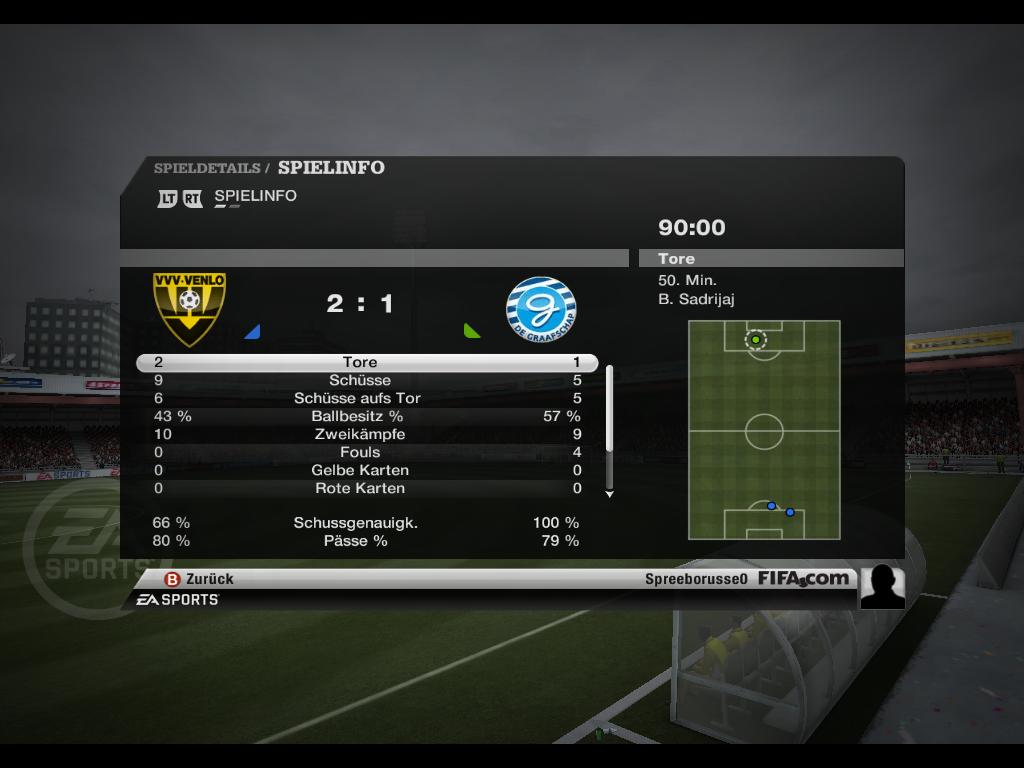The image size is (1024, 768).
Task: Switch to the SPIELINFO tab
Action: (x=255, y=196)
